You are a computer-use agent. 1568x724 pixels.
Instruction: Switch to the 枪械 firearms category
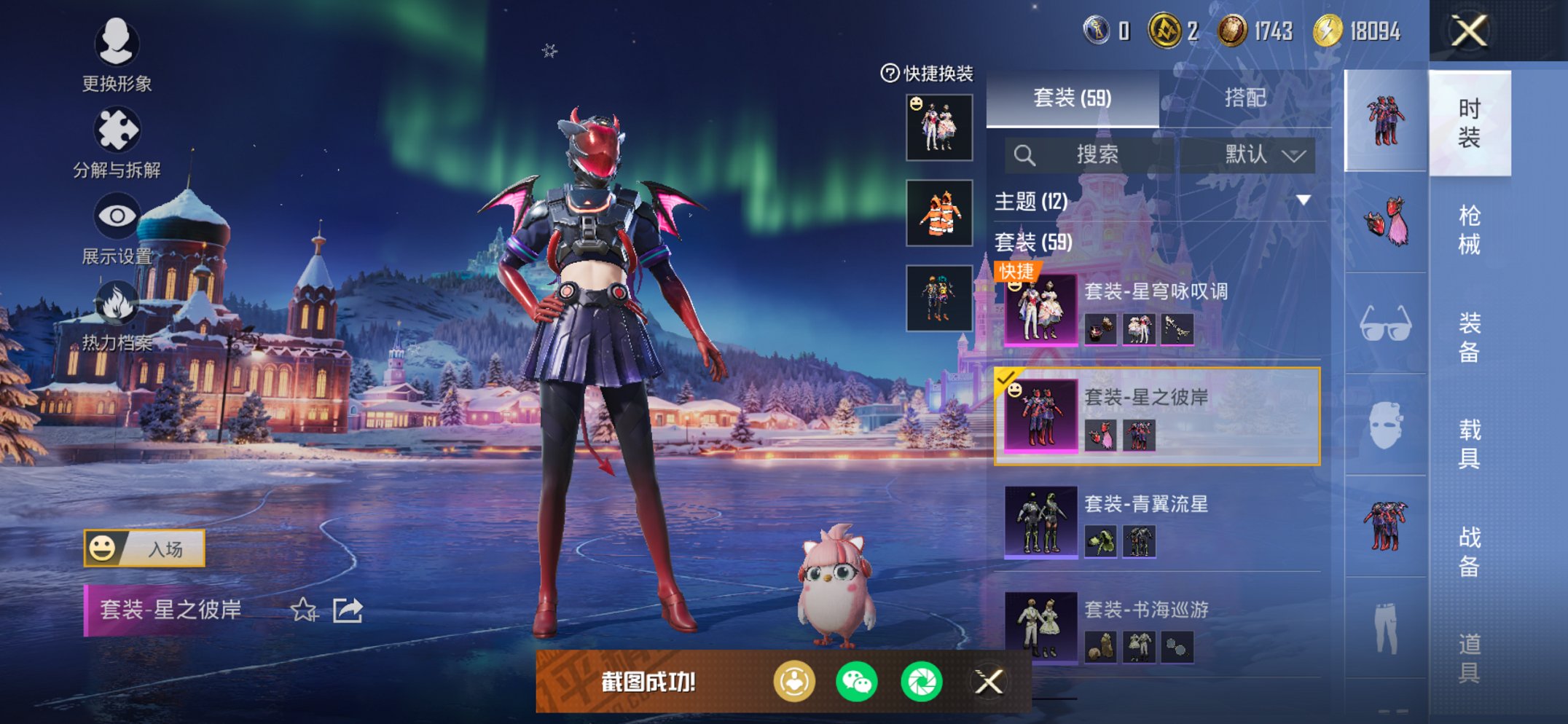point(1469,229)
